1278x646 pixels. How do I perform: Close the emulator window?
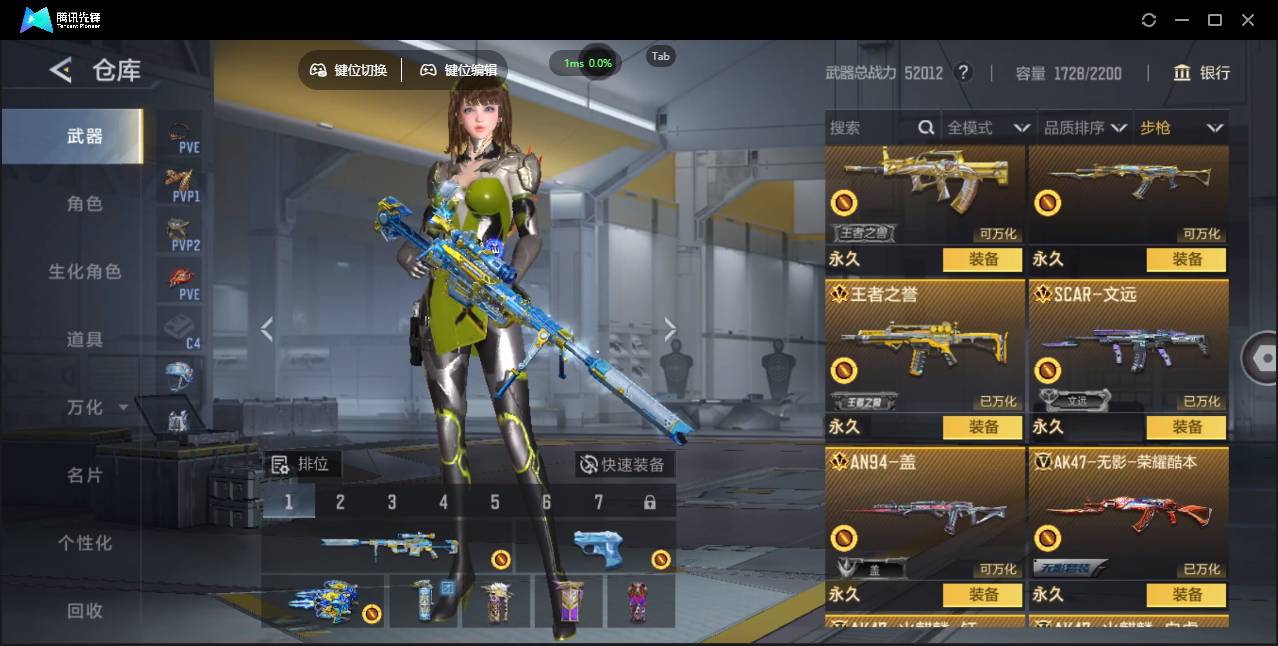point(1248,20)
